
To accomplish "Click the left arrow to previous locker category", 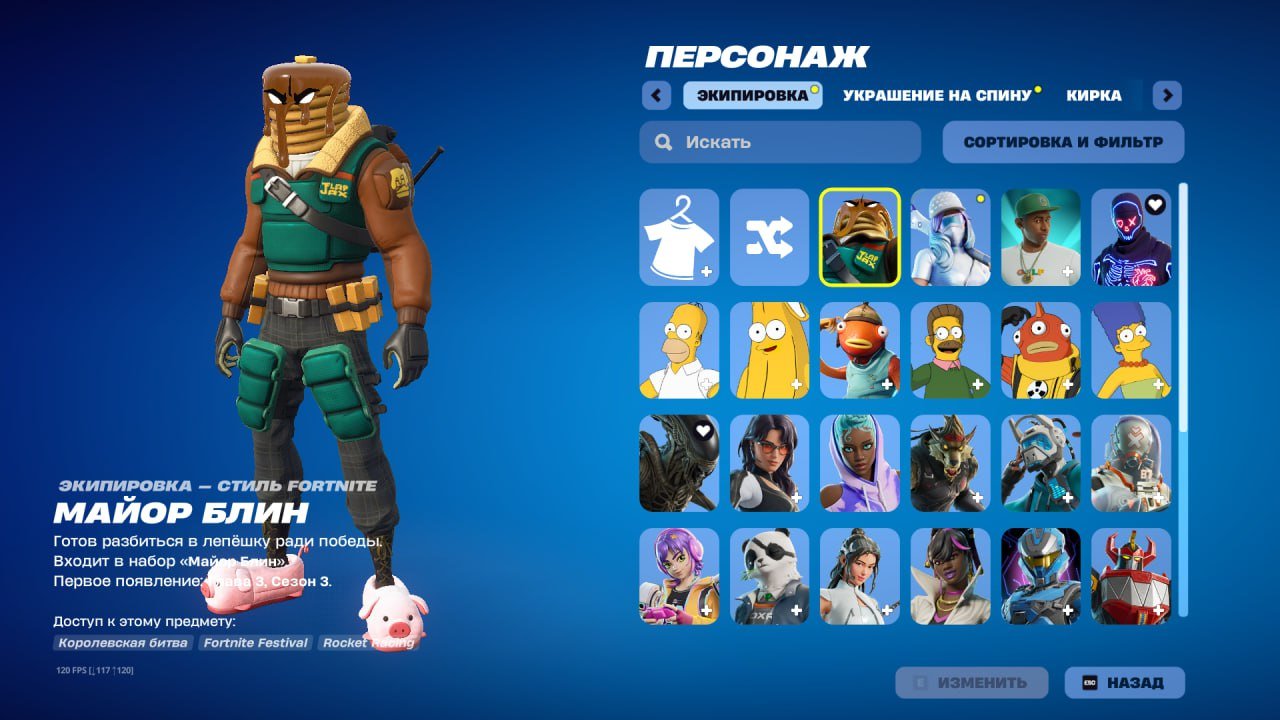I will coord(656,94).
